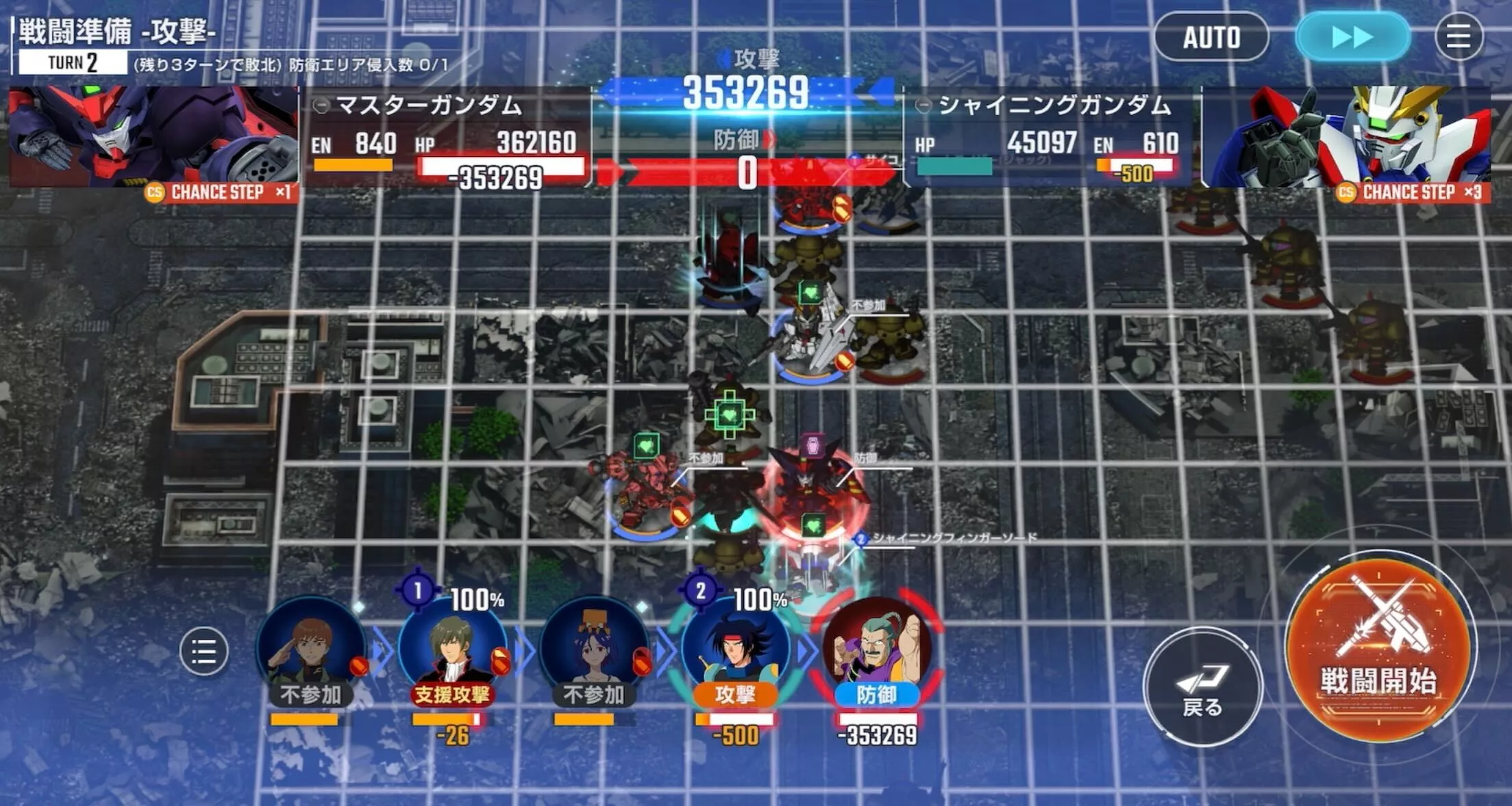This screenshot has width=1512, height=806.
Task: Enable AUTO battle mode
Action: (1211, 38)
